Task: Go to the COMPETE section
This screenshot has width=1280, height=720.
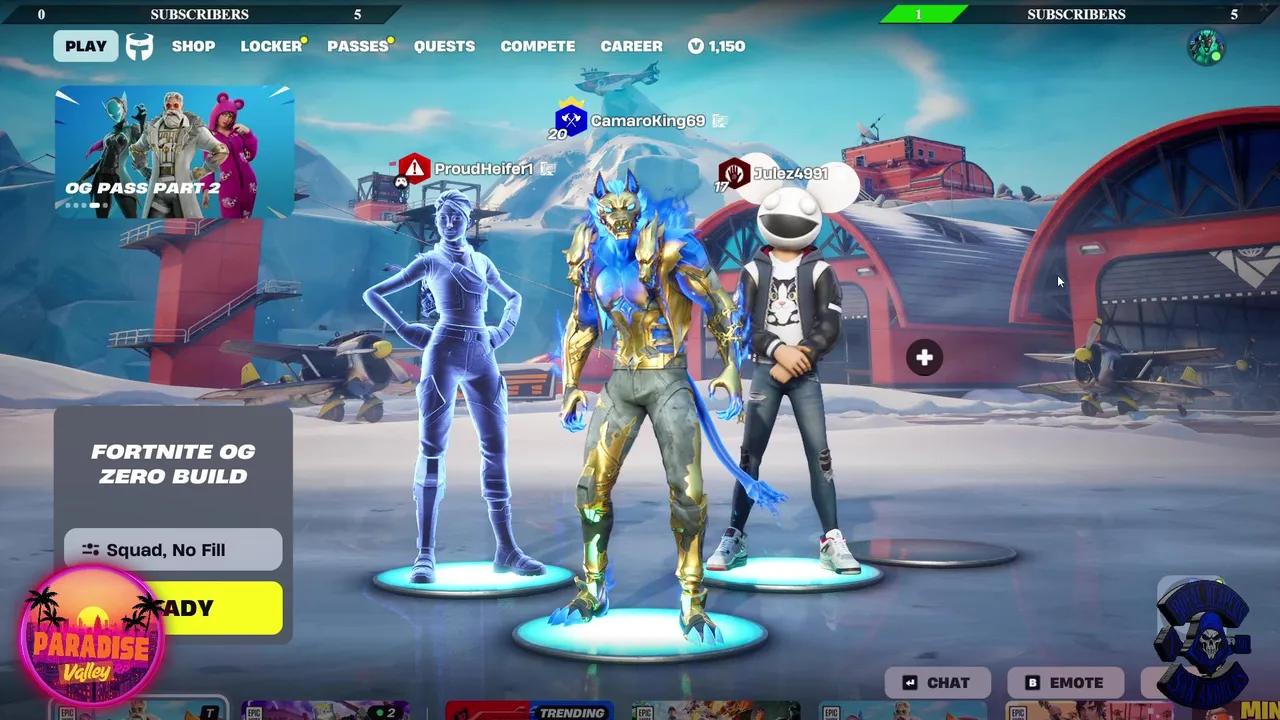Action: pyautogui.click(x=537, y=46)
